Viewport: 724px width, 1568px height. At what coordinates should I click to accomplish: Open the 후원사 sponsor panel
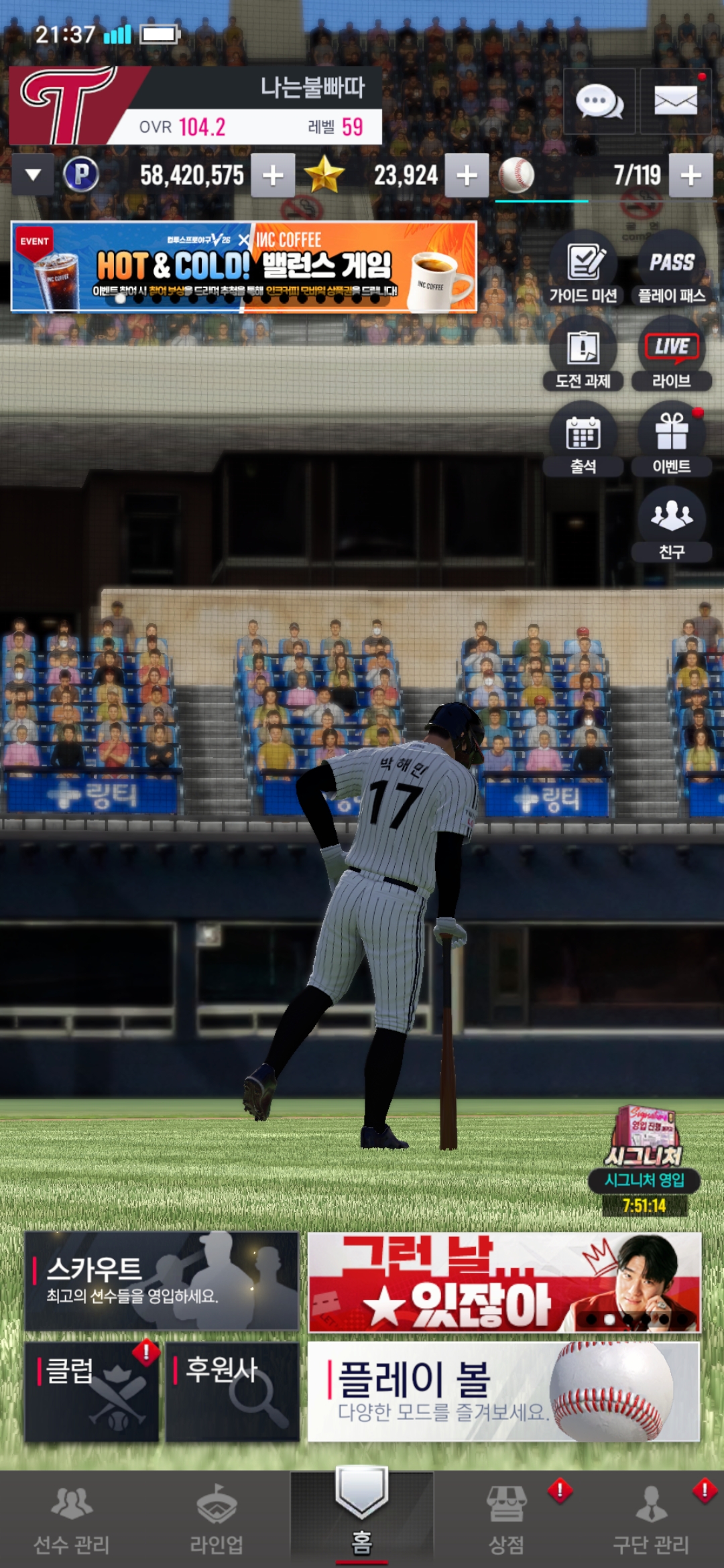point(232,1391)
